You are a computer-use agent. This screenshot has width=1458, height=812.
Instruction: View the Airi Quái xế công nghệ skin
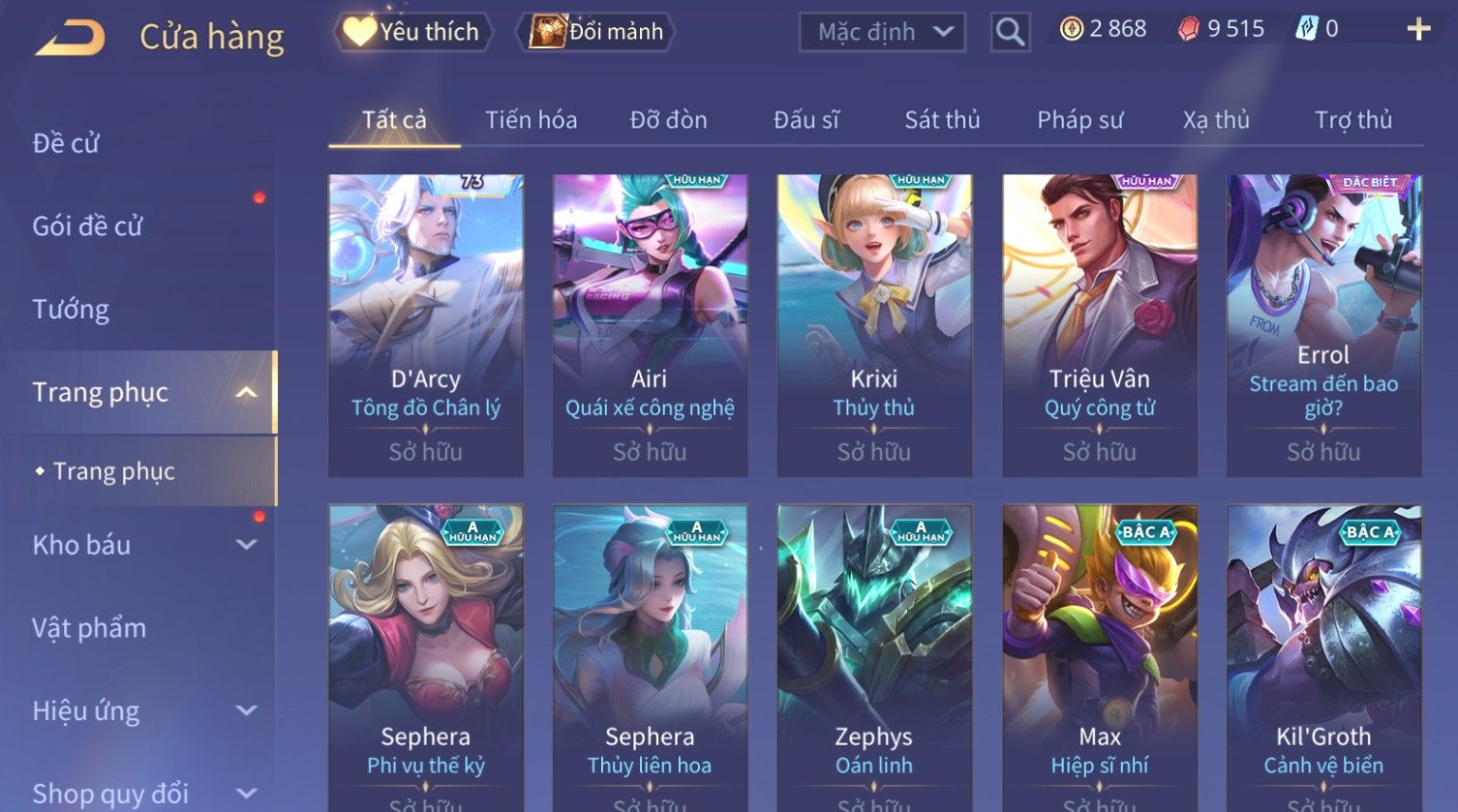pyautogui.click(x=650, y=324)
